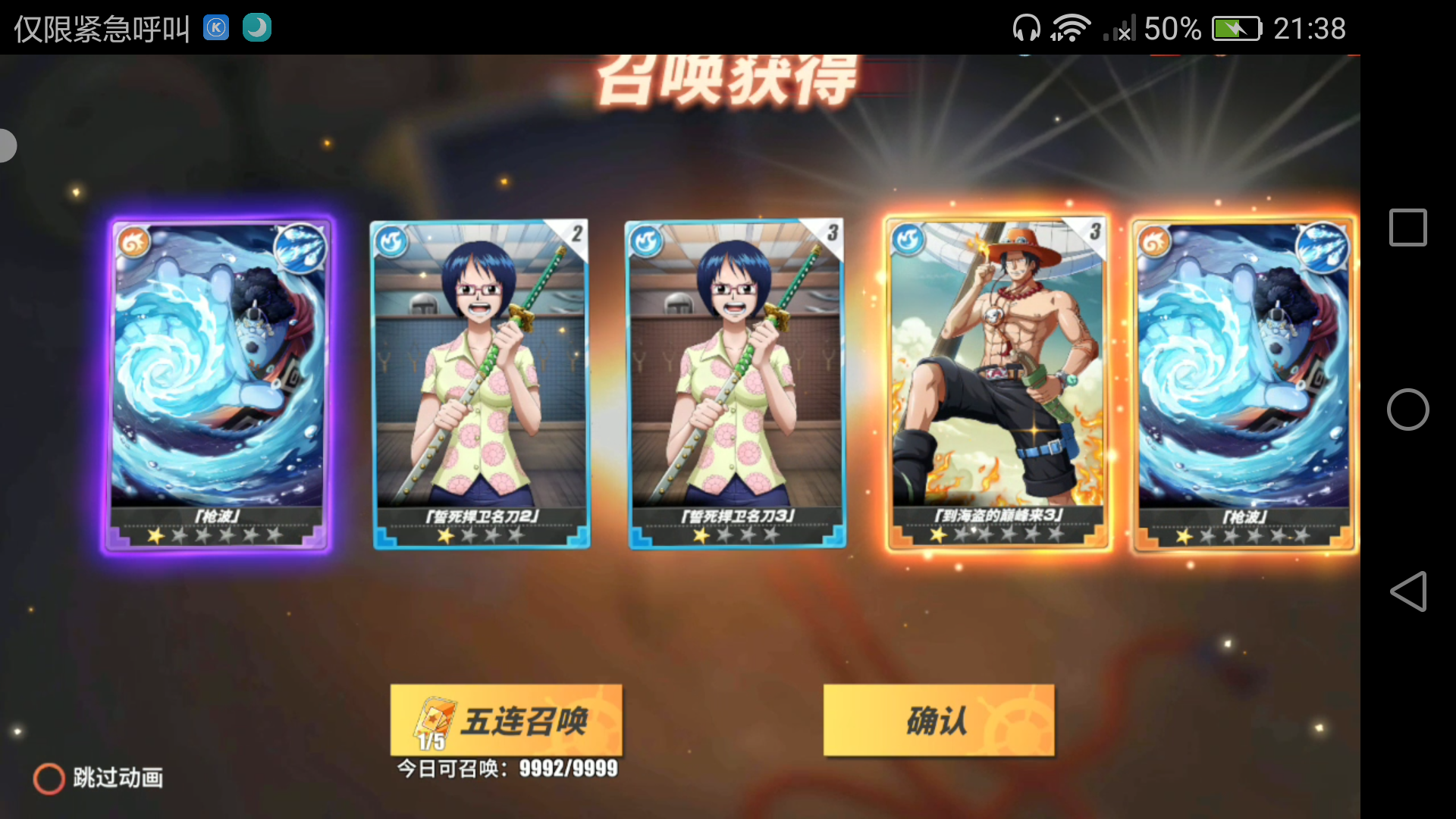Tap the Android home circle button
This screenshot has width=1456, height=819.
pyautogui.click(x=1407, y=409)
